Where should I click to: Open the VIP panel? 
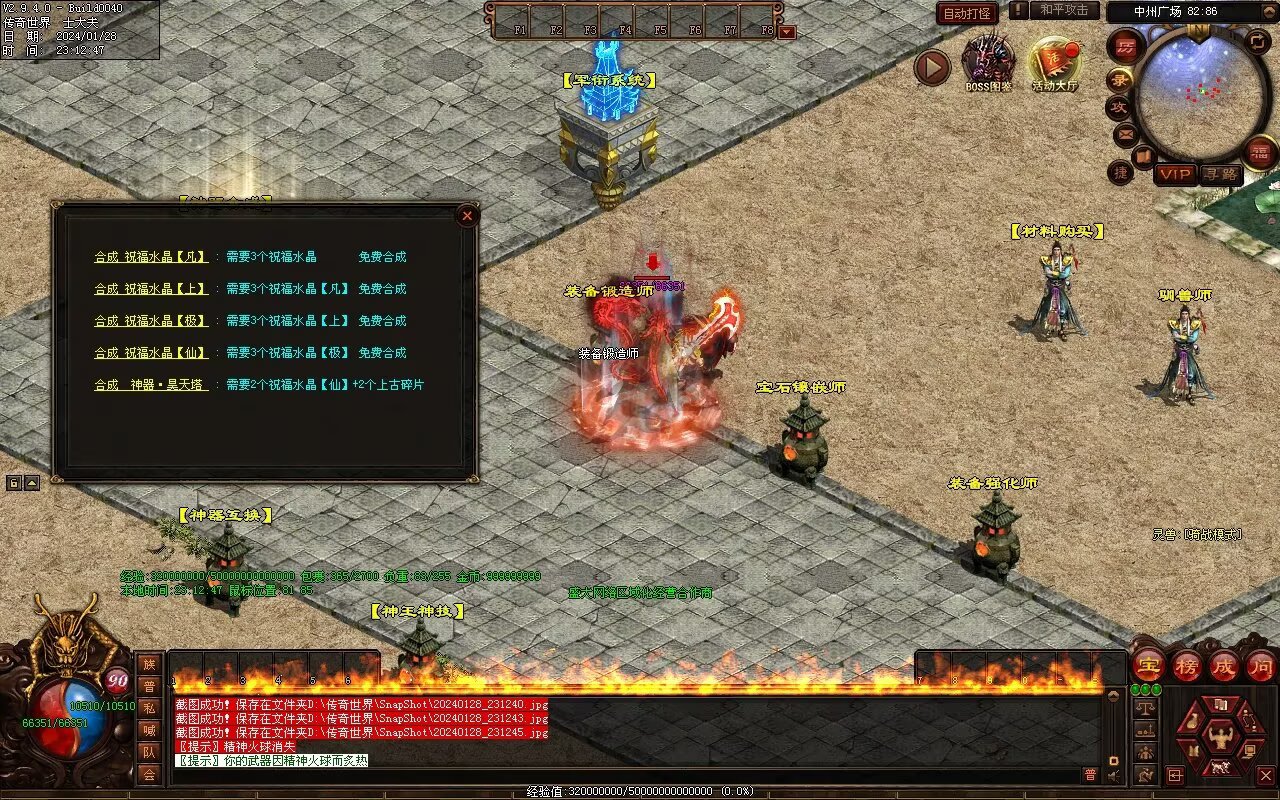pyautogui.click(x=1175, y=174)
